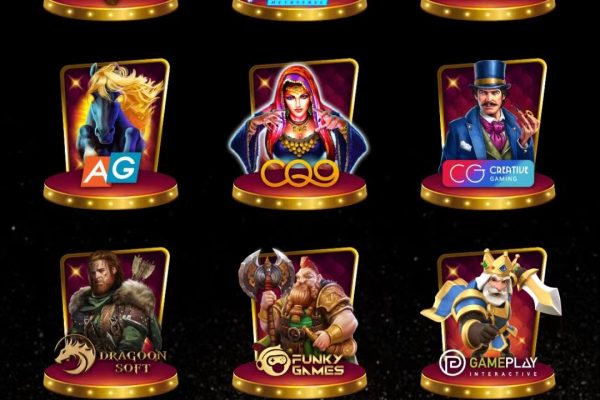Choose the Creative Gaming provider tile
This screenshot has height=400, width=600.
(x=488, y=135)
